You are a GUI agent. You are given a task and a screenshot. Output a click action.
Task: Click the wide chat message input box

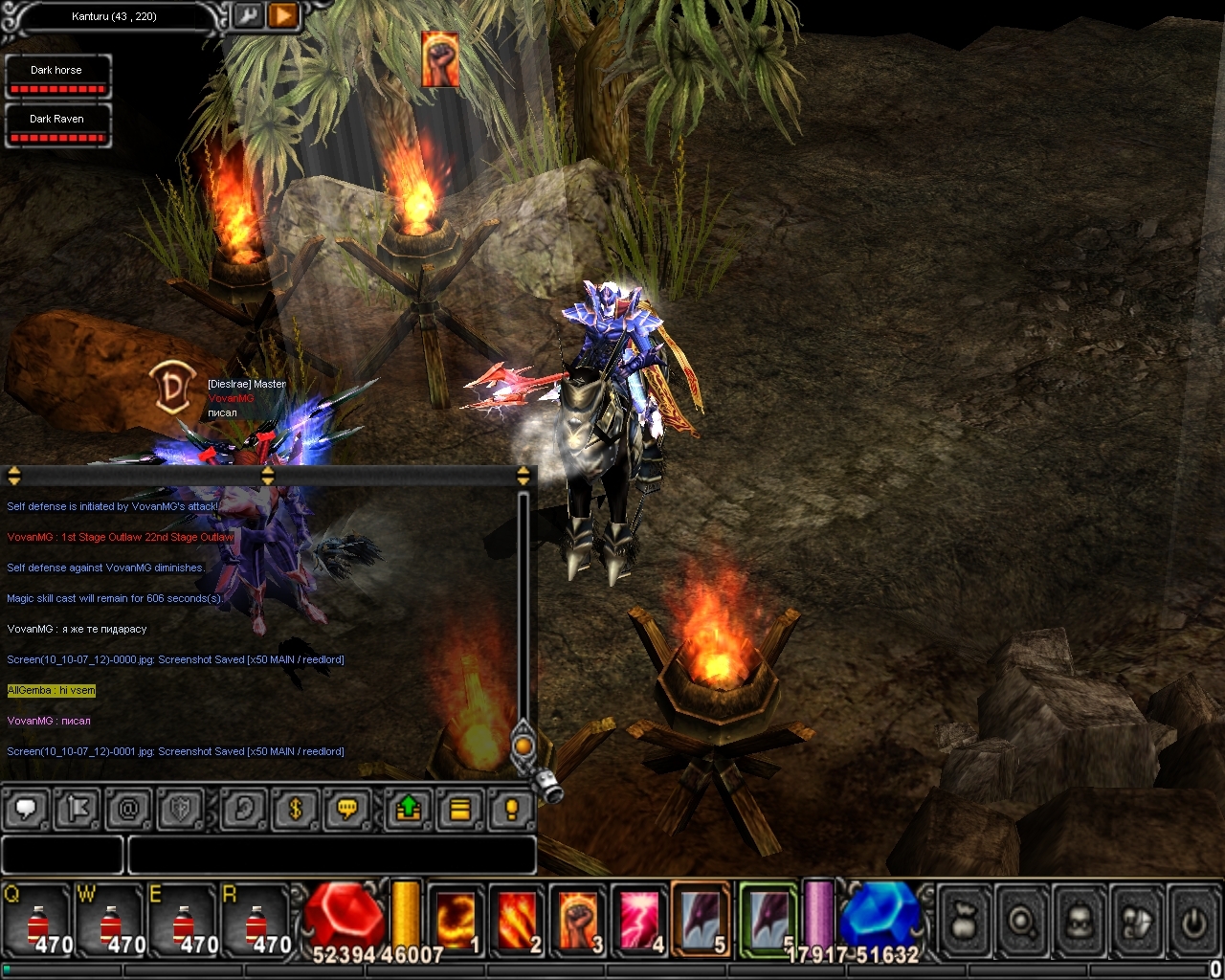[331, 855]
